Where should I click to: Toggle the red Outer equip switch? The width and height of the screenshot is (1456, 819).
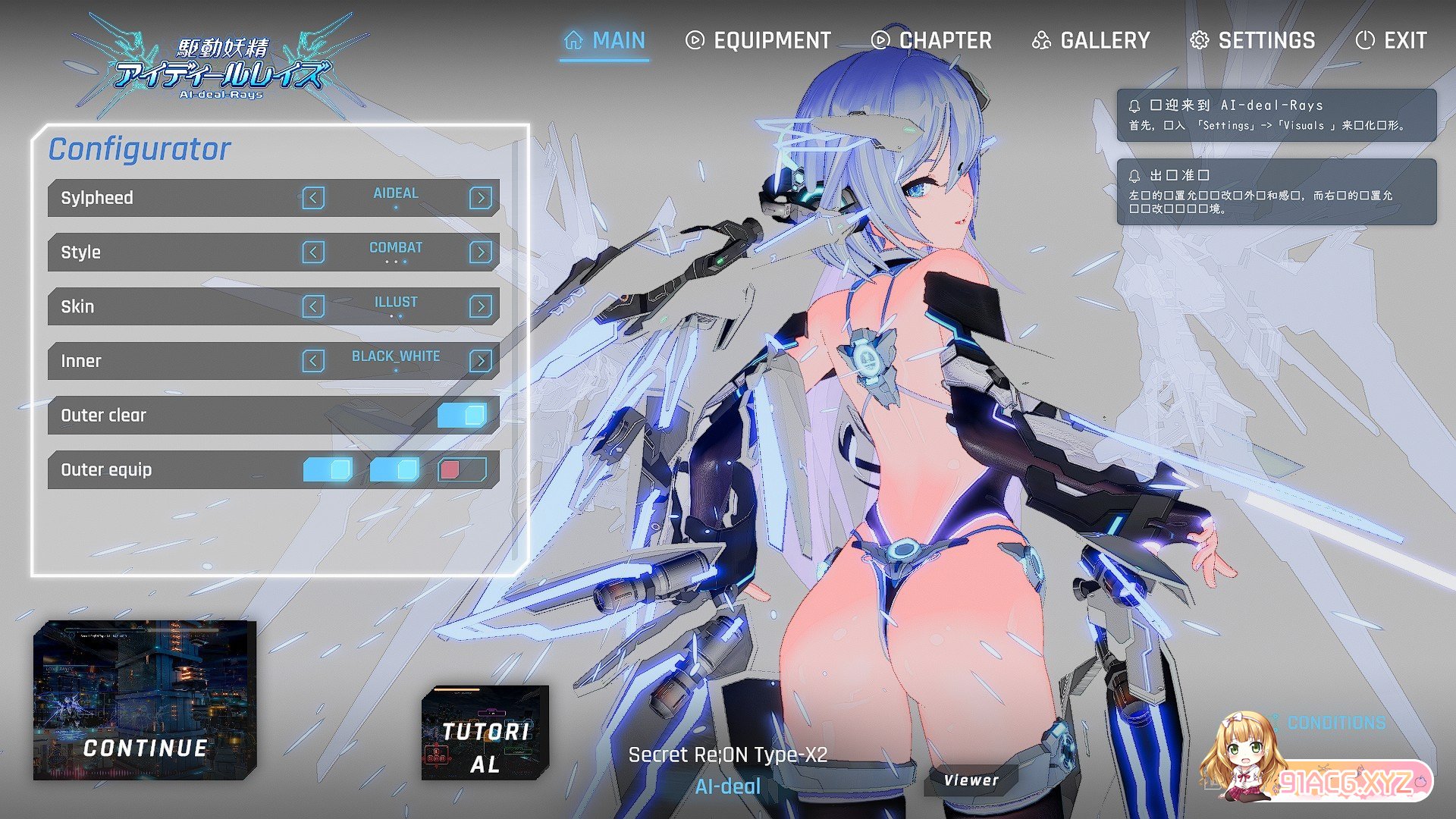[x=462, y=470]
